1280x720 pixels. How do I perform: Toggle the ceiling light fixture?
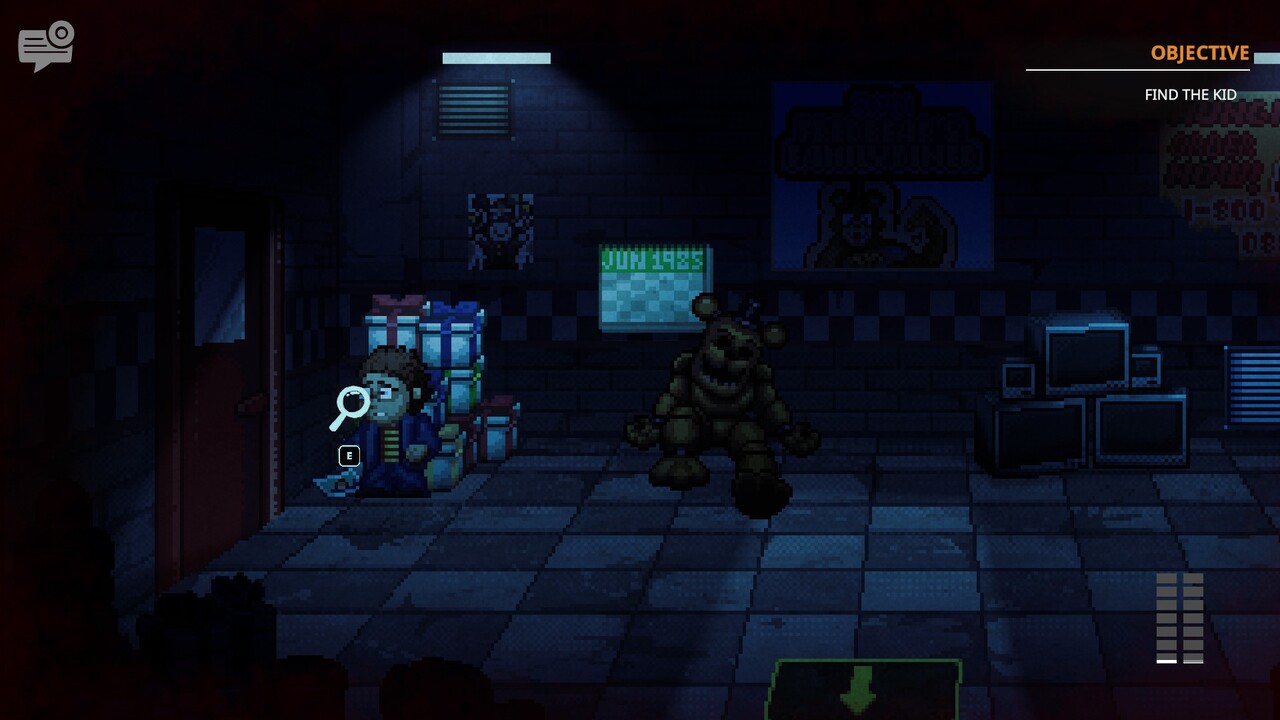(x=496, y=58)
